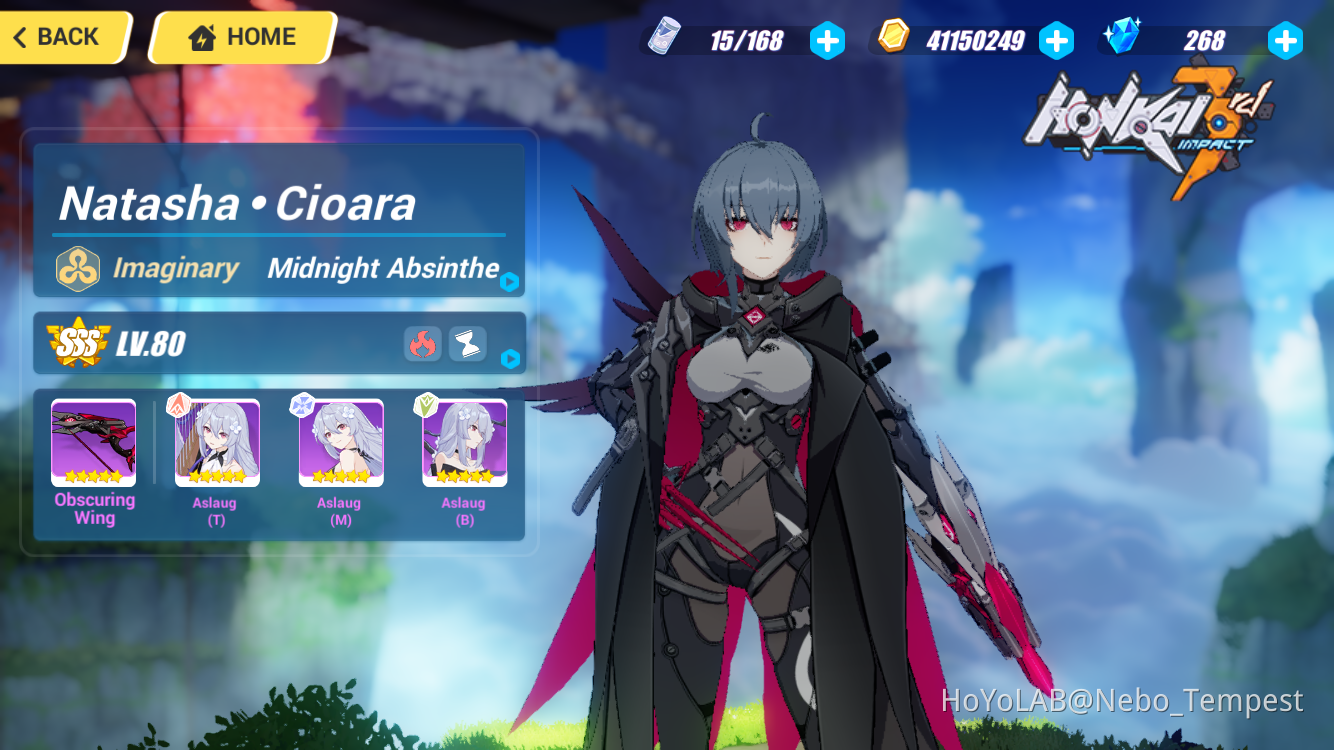Click the hourglass time icon
The height and width of the screenshot is (750, 1334).
coord(466,344)
